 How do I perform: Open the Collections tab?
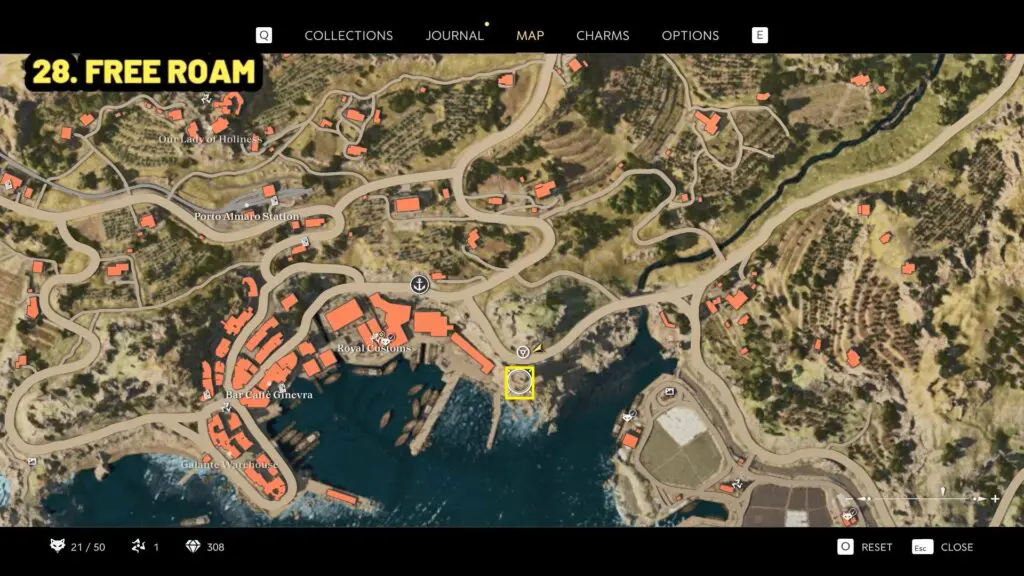pos(348,35)
